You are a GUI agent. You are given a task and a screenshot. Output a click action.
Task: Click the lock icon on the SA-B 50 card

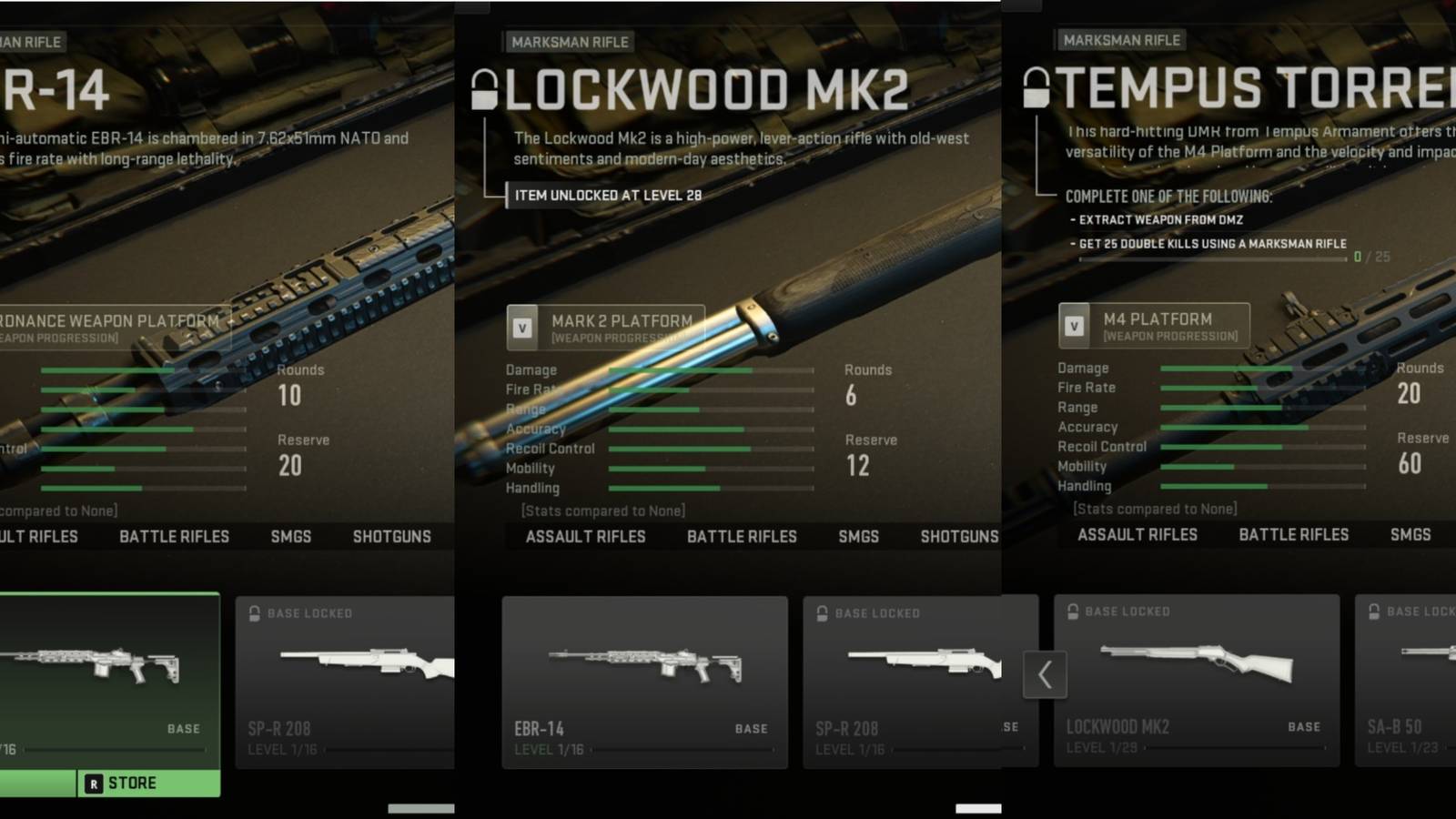(x=1376, y=611)
